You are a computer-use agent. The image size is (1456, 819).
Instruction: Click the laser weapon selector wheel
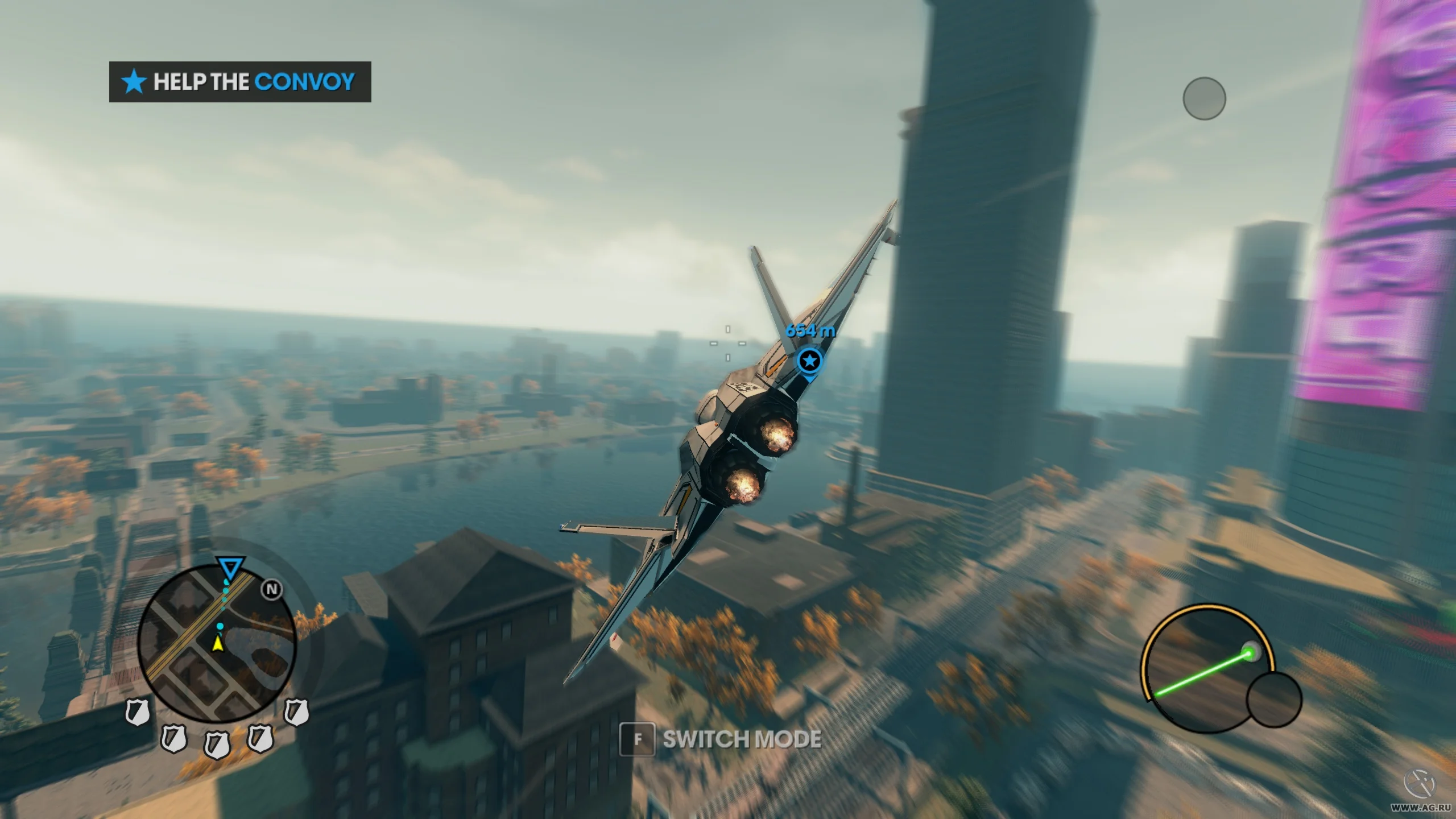[x=1207, y=669]
